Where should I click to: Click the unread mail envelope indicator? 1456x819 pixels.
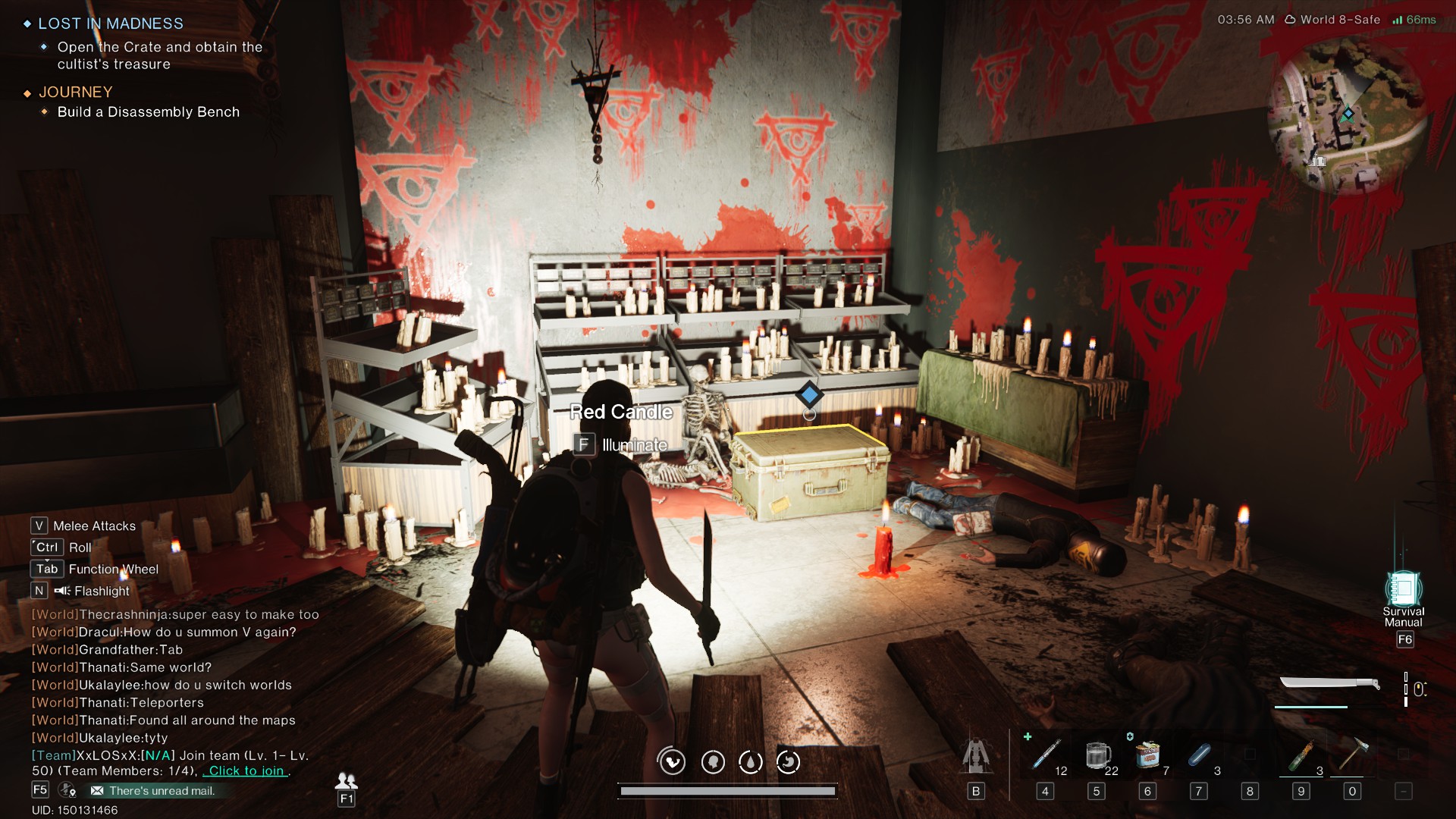pos(97,789)
